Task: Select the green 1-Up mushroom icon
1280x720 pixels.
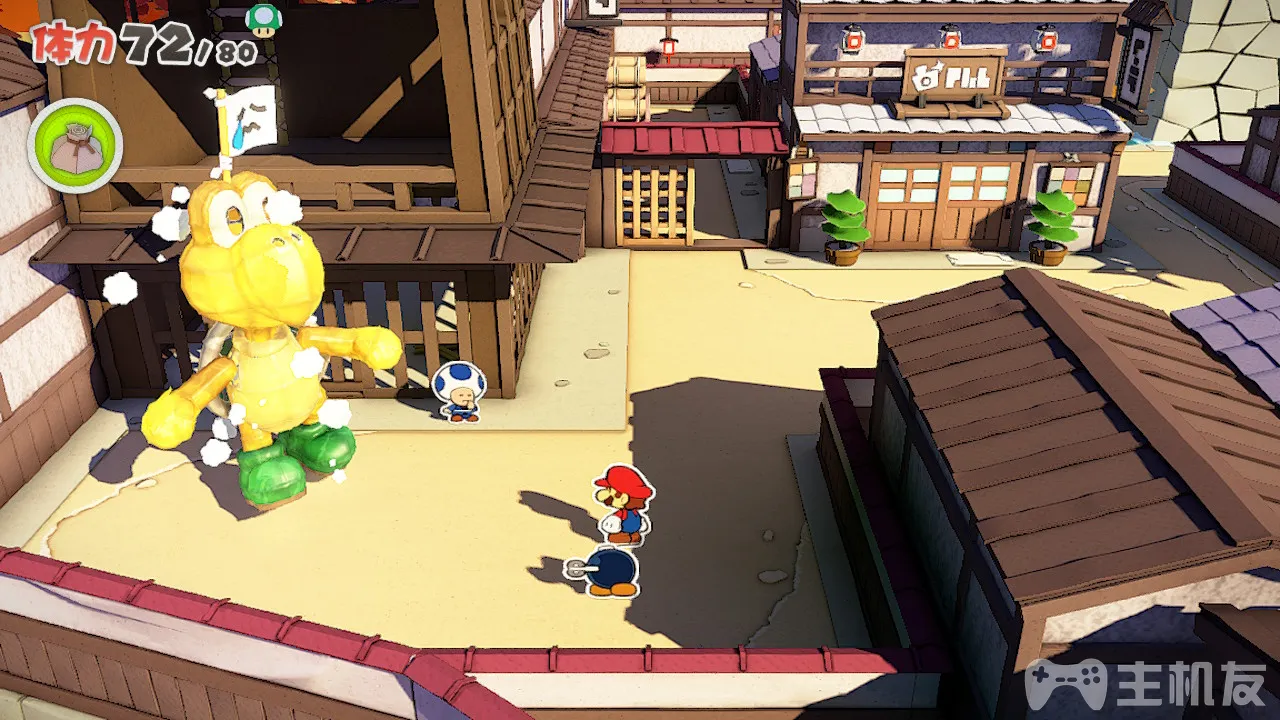Action: coord(264,20)
